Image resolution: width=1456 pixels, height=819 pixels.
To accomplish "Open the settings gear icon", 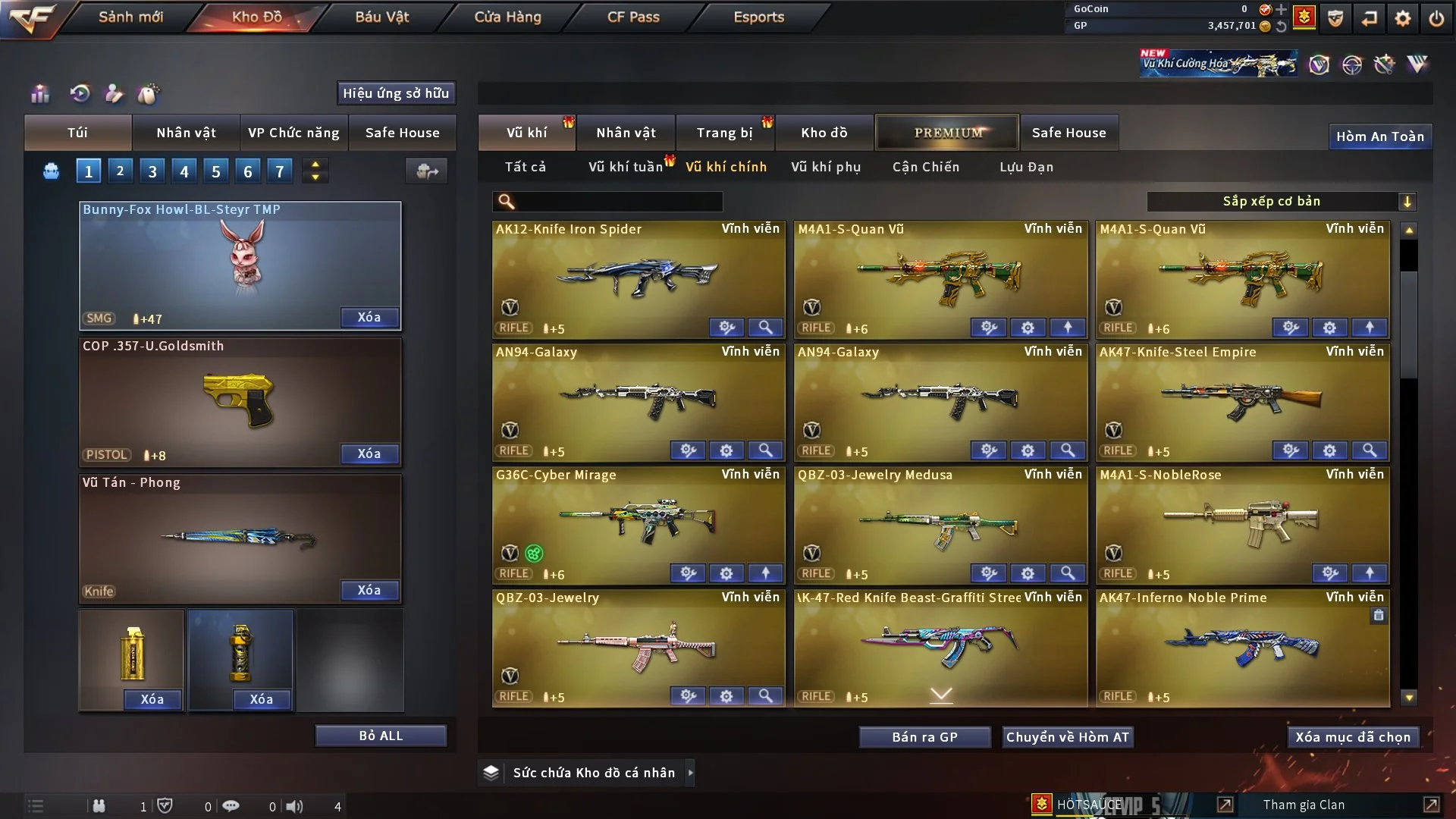I will click(1402, 17).
